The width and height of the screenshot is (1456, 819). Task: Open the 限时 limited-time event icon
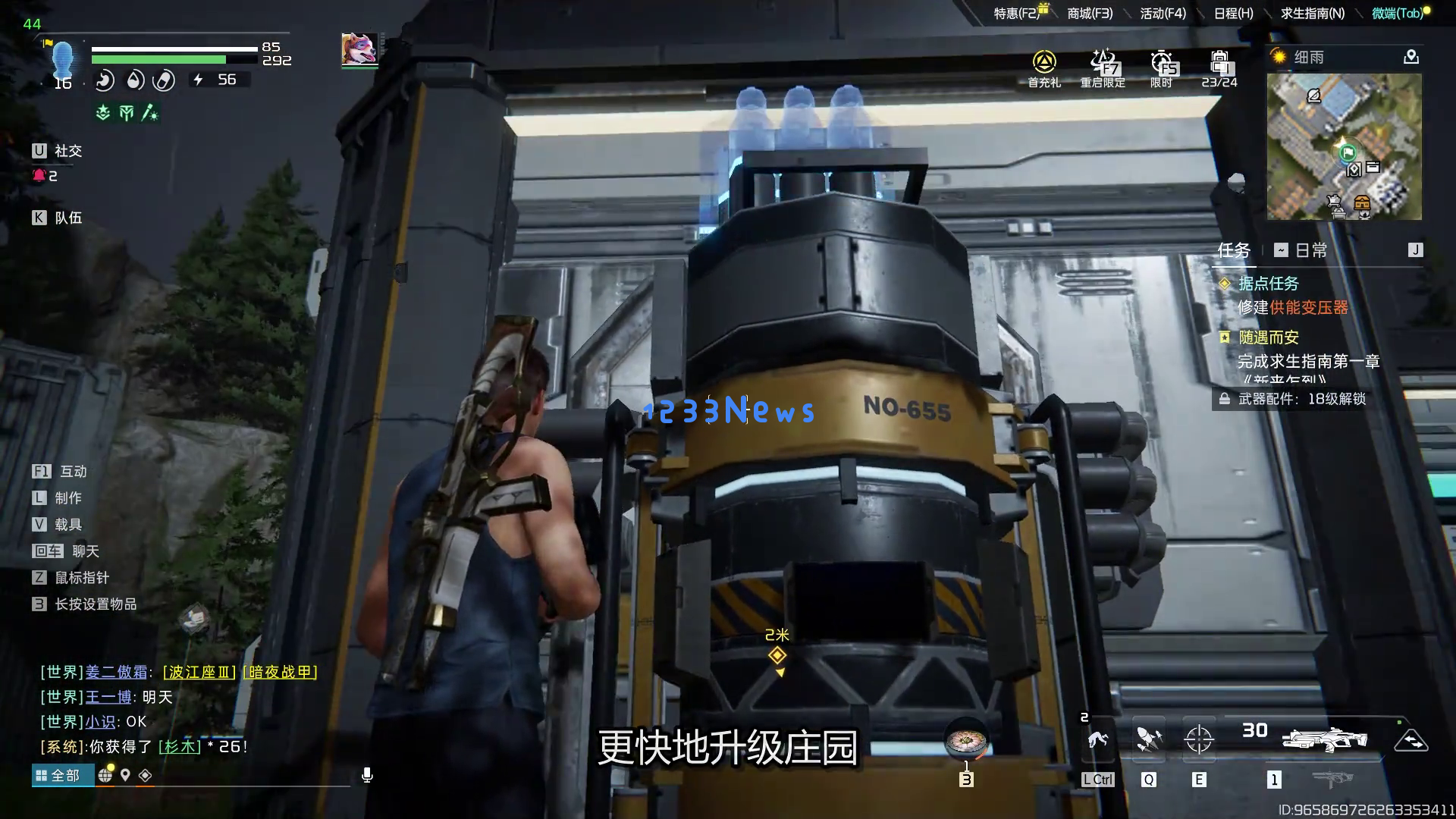click(1161, 67)
